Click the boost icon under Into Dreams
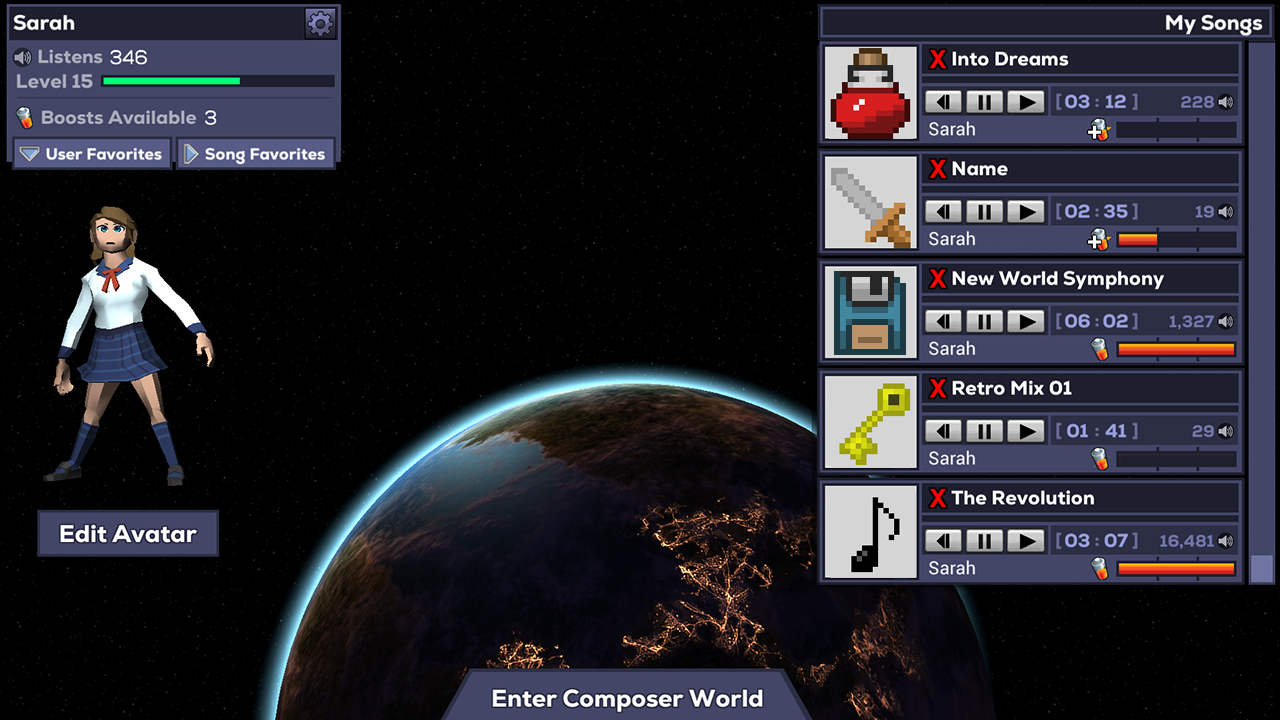 (x=1097, y=129)
